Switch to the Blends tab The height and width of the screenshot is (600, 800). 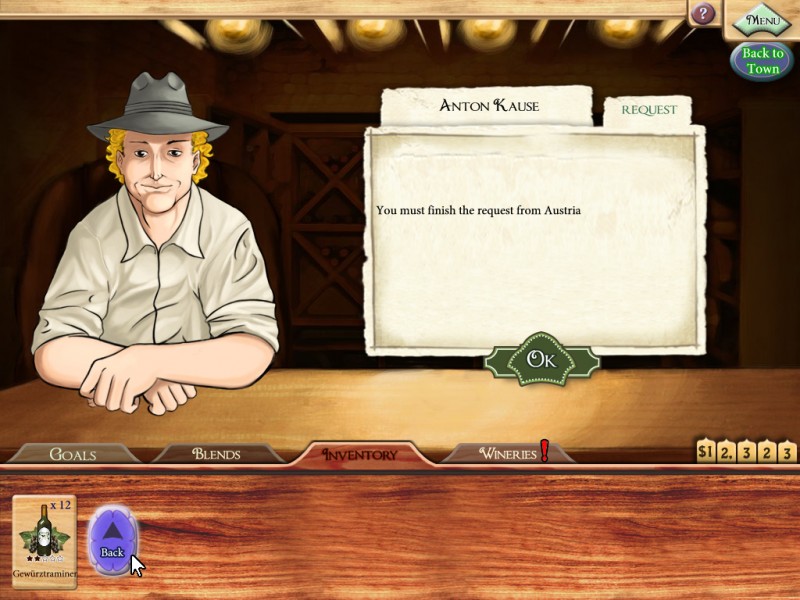[x=216, y=454]
